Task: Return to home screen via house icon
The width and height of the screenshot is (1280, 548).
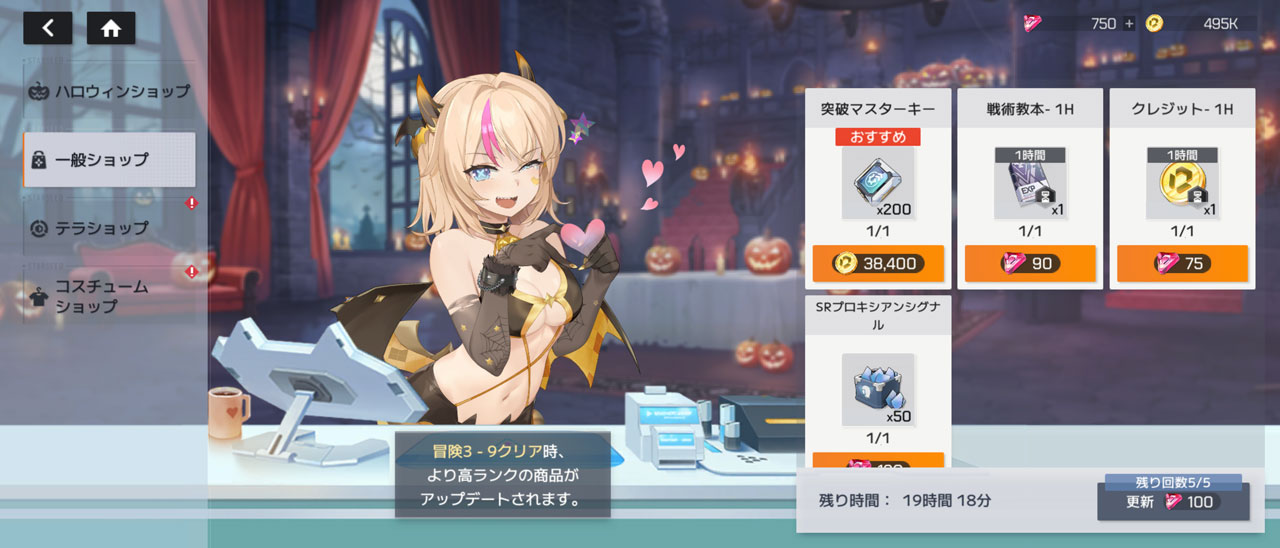Action: click(111, 29)
